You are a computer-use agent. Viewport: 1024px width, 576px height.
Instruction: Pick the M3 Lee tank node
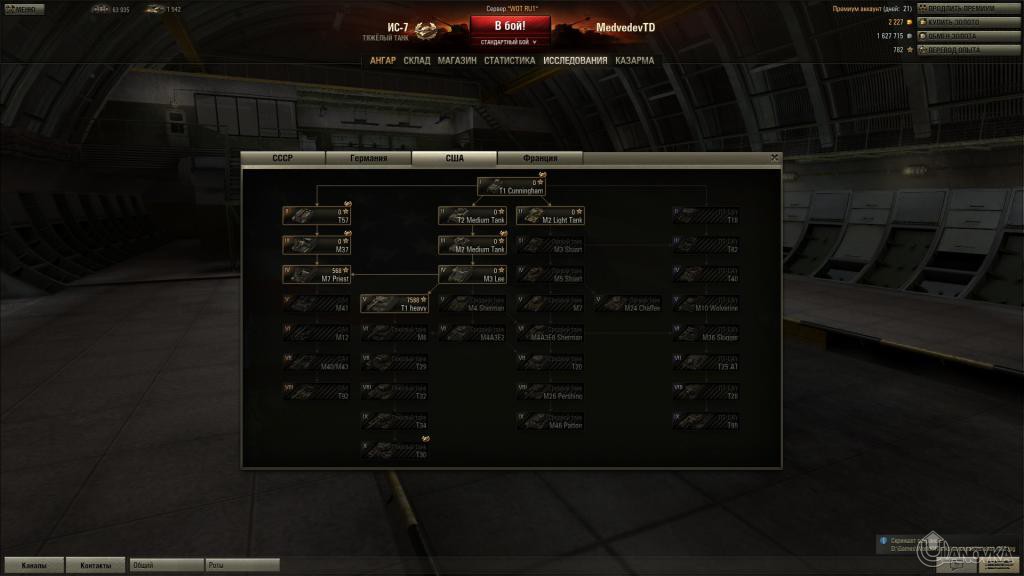(x=472, y=274)
